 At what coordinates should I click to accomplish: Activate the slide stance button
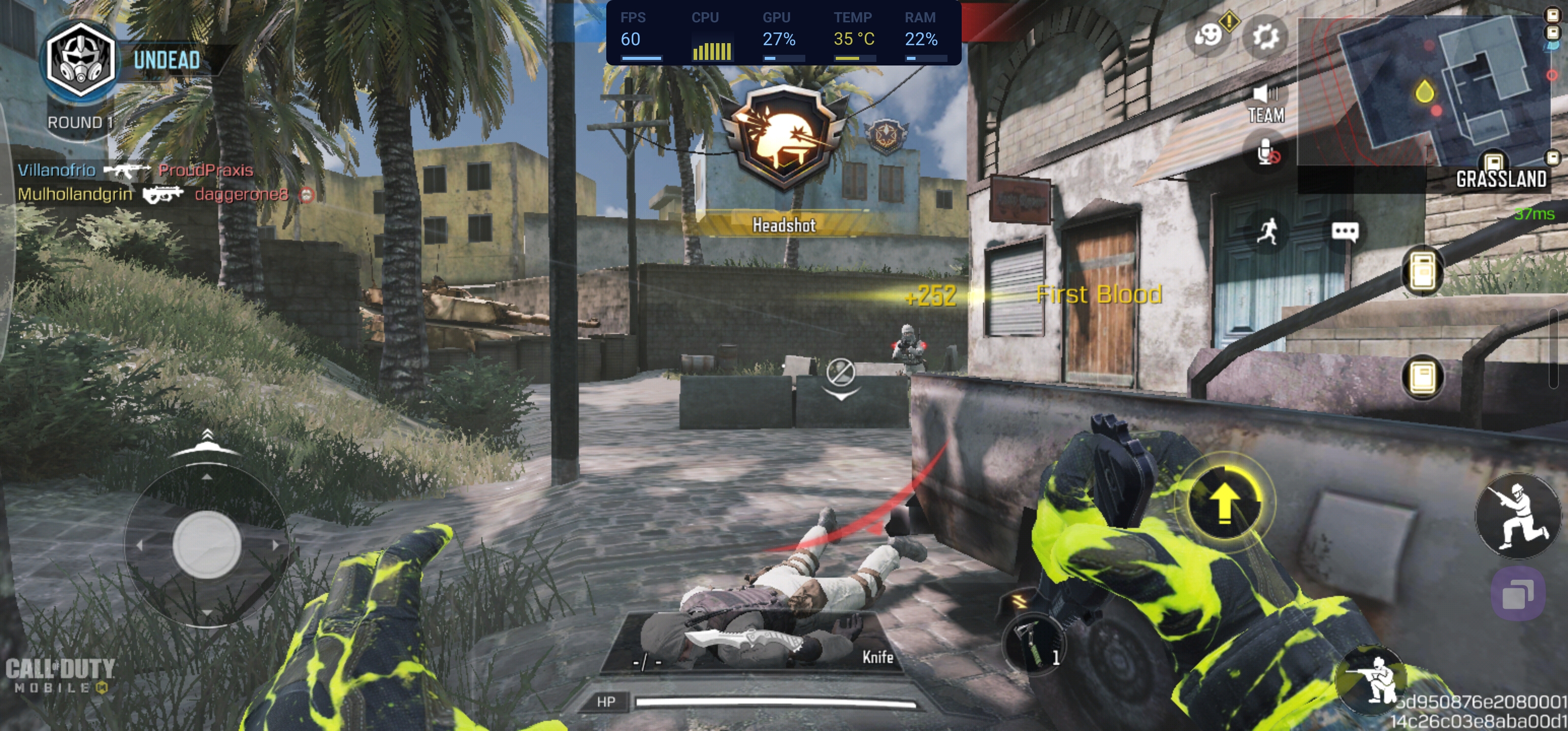pos(1518,515)
